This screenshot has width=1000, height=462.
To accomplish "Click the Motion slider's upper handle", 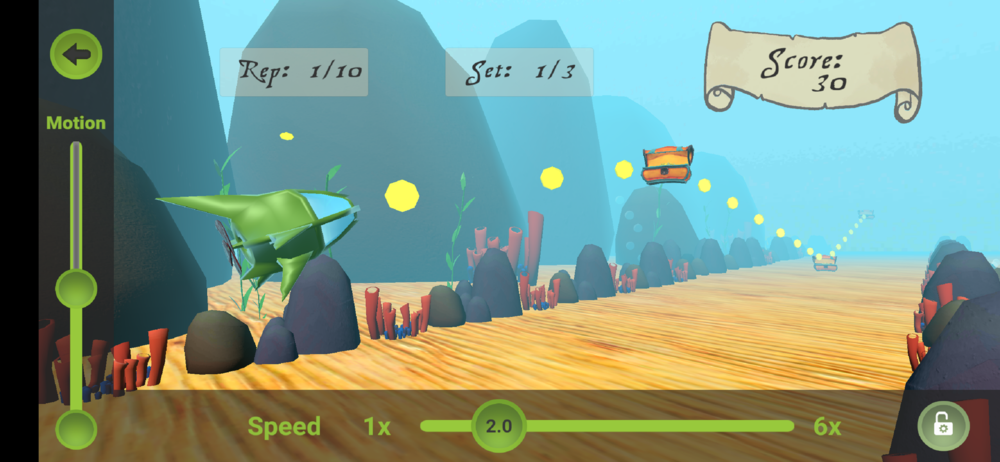I will [76, 289].
